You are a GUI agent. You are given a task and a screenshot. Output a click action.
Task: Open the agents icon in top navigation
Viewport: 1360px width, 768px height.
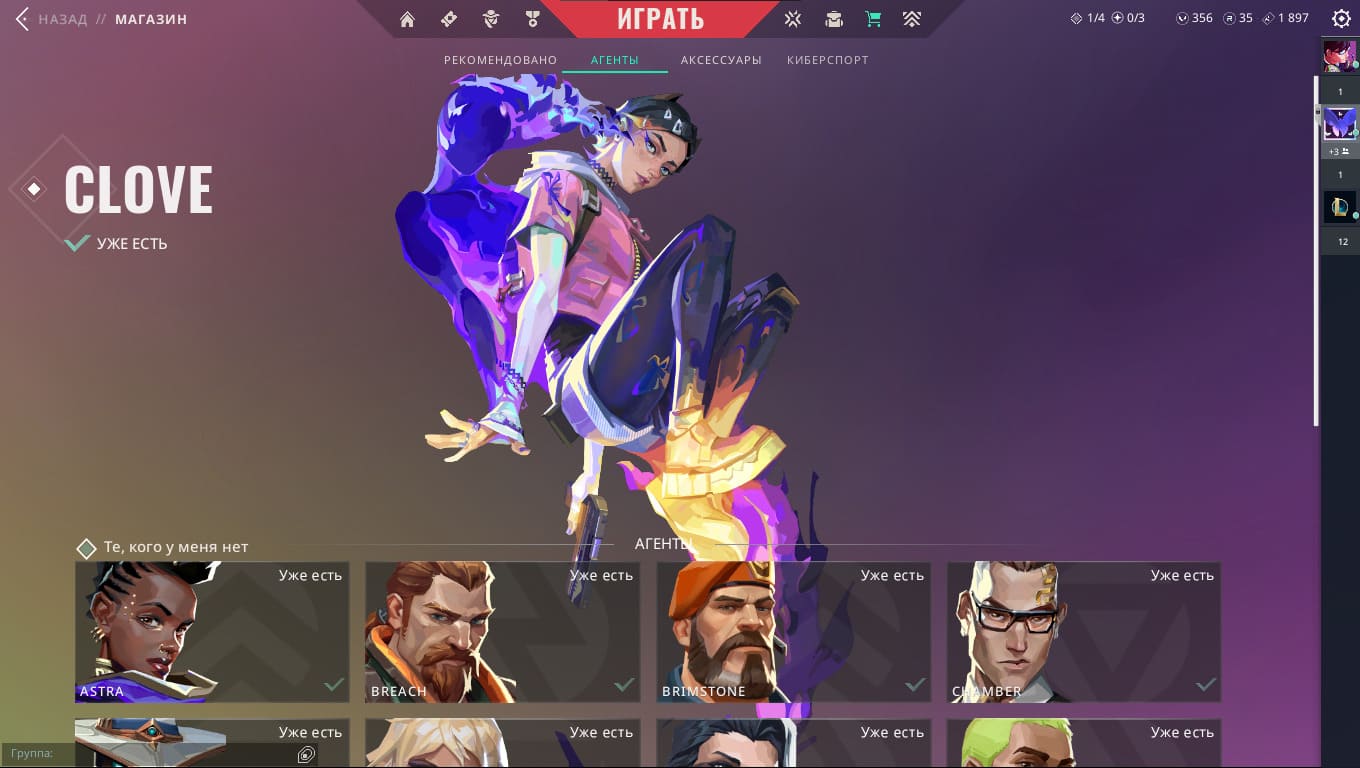(x=490, y=19)
